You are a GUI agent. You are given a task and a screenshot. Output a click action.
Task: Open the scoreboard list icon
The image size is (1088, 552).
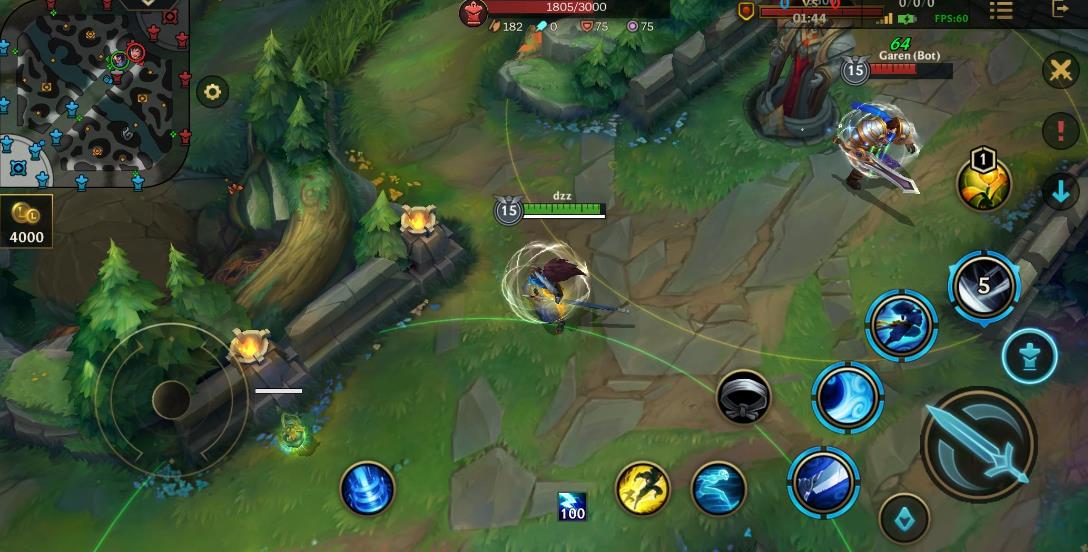tap(1001, 10)
